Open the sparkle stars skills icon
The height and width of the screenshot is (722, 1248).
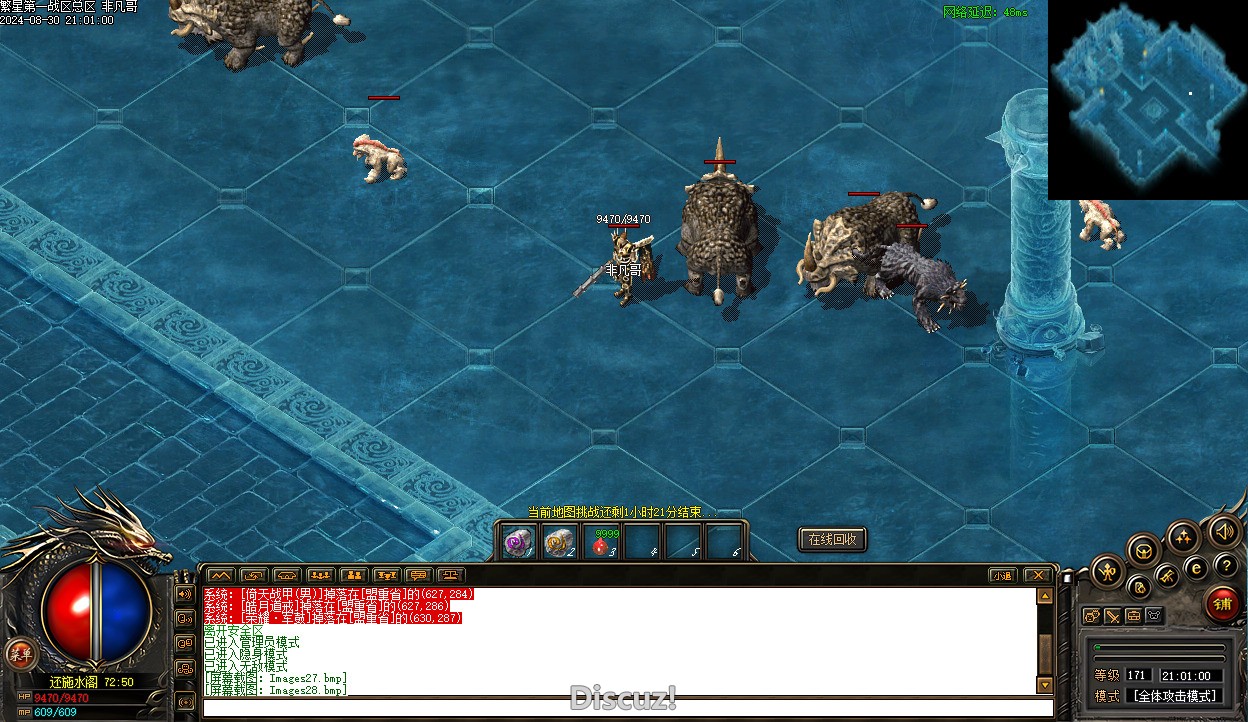click(x=1183, y=536)
